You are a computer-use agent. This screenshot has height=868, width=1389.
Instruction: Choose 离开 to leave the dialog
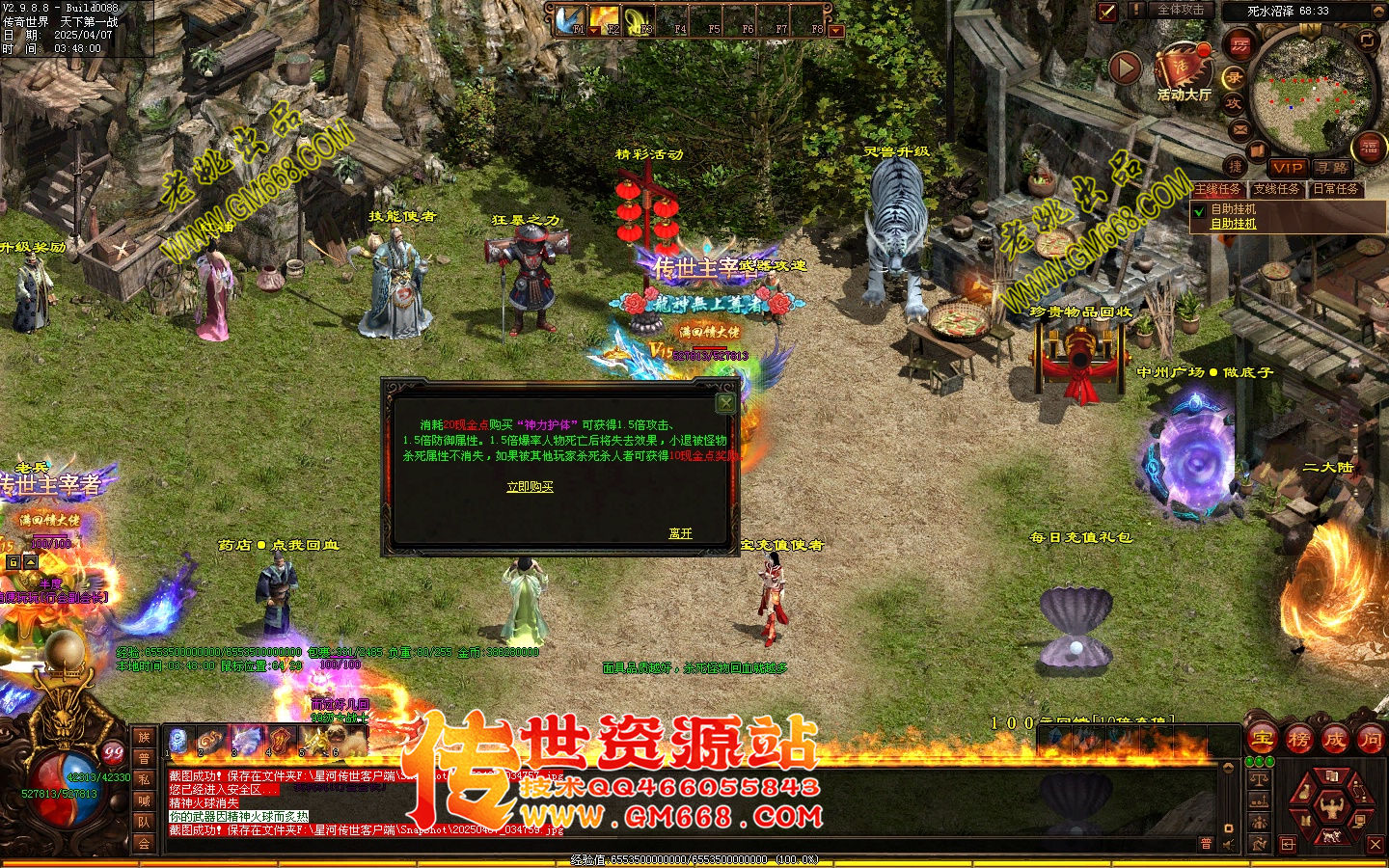pos(680,533)
